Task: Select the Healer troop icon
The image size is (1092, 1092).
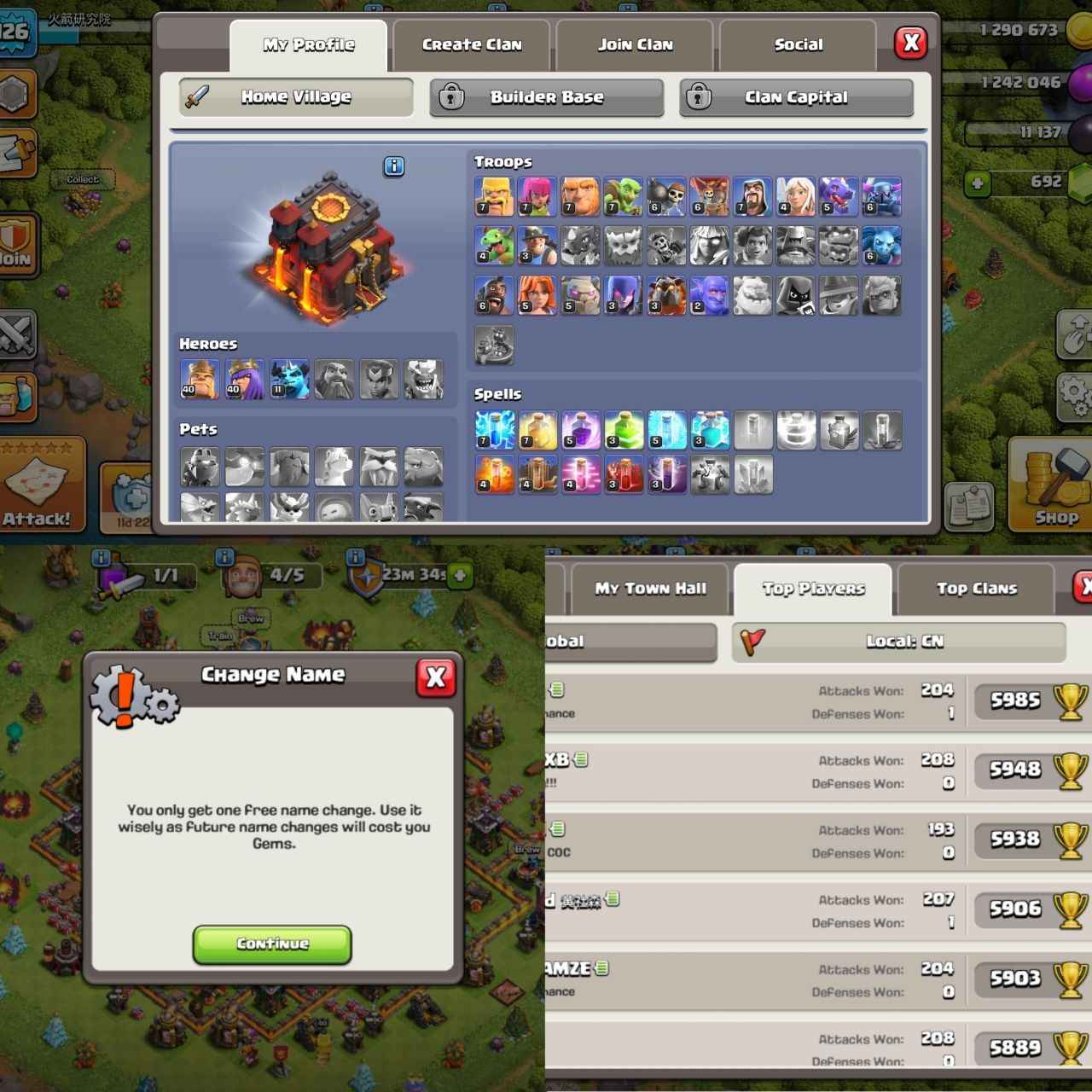Action: coord(795,196)
